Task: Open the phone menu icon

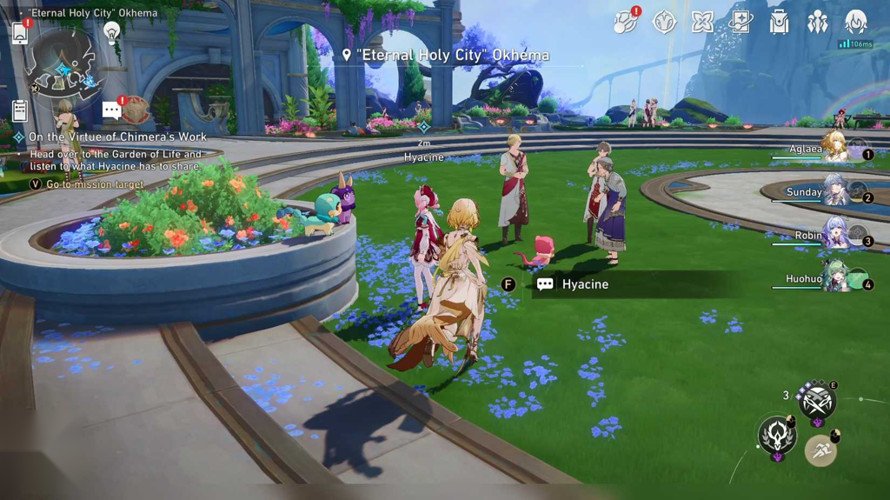Action: [x=20, y=32]
